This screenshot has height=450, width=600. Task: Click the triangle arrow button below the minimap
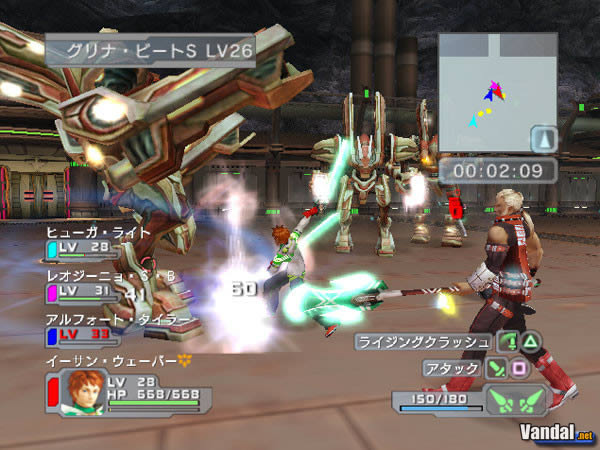pos(541,138)
